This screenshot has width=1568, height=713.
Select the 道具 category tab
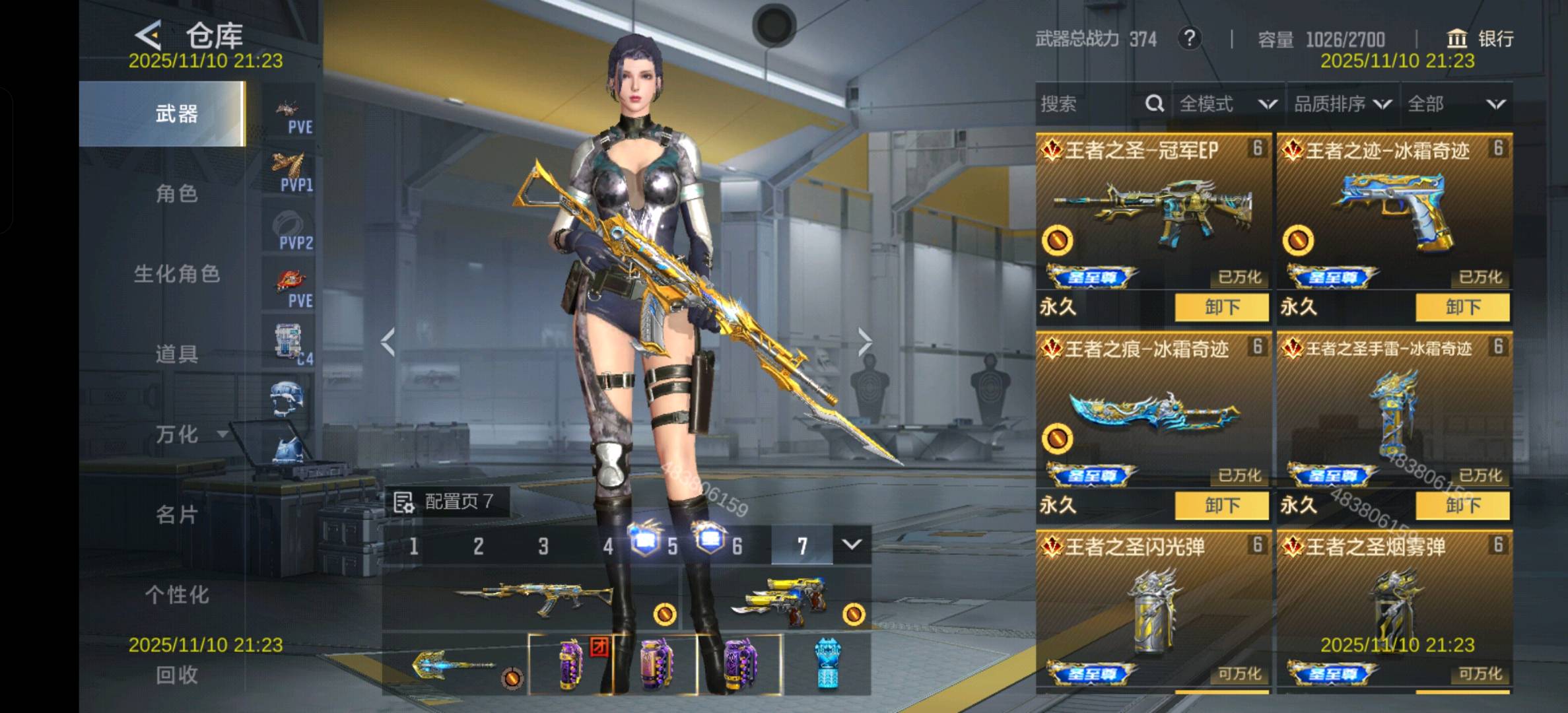tap(176, 355)
